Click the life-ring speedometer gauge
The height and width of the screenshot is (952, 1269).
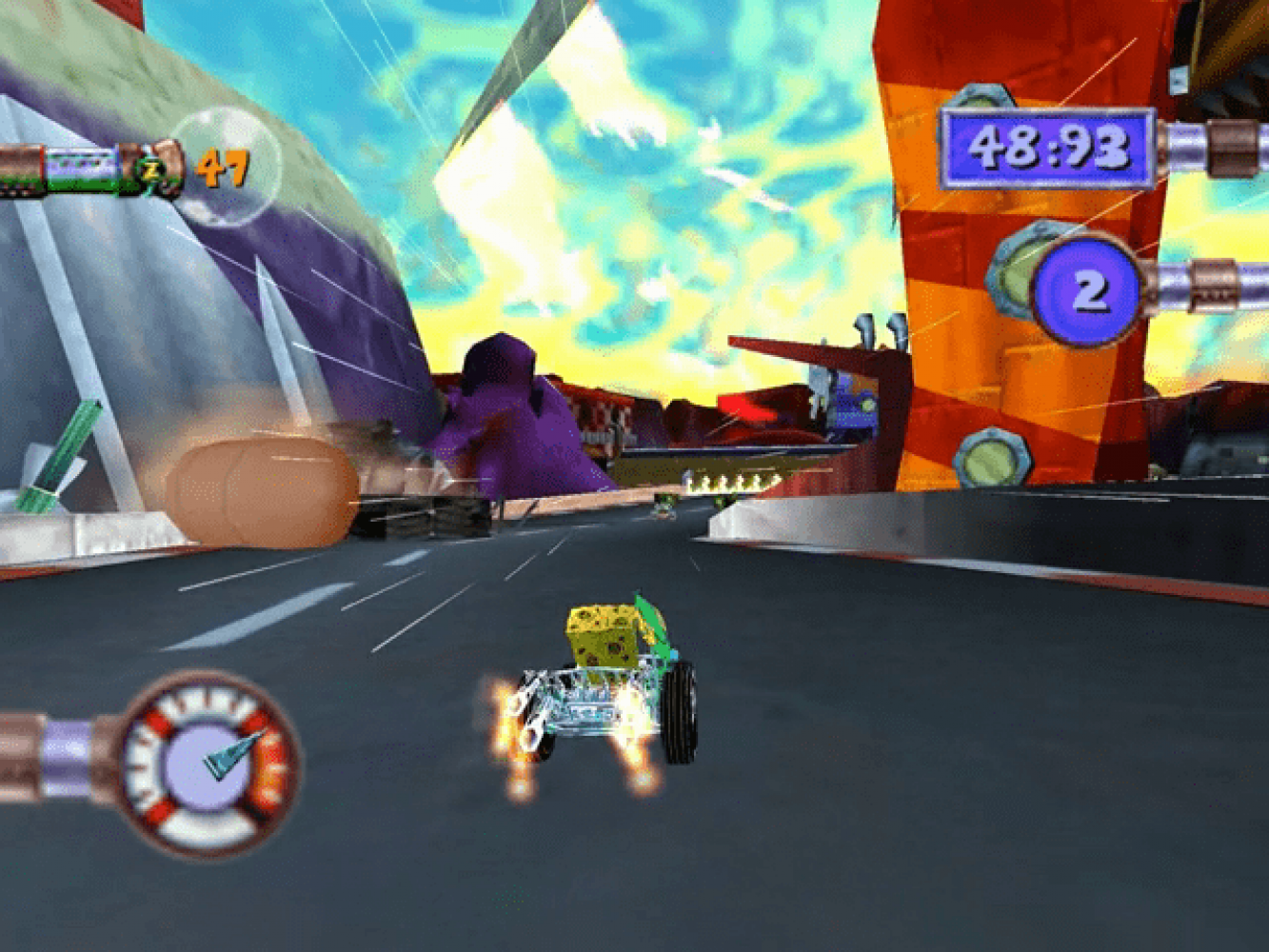208,764
